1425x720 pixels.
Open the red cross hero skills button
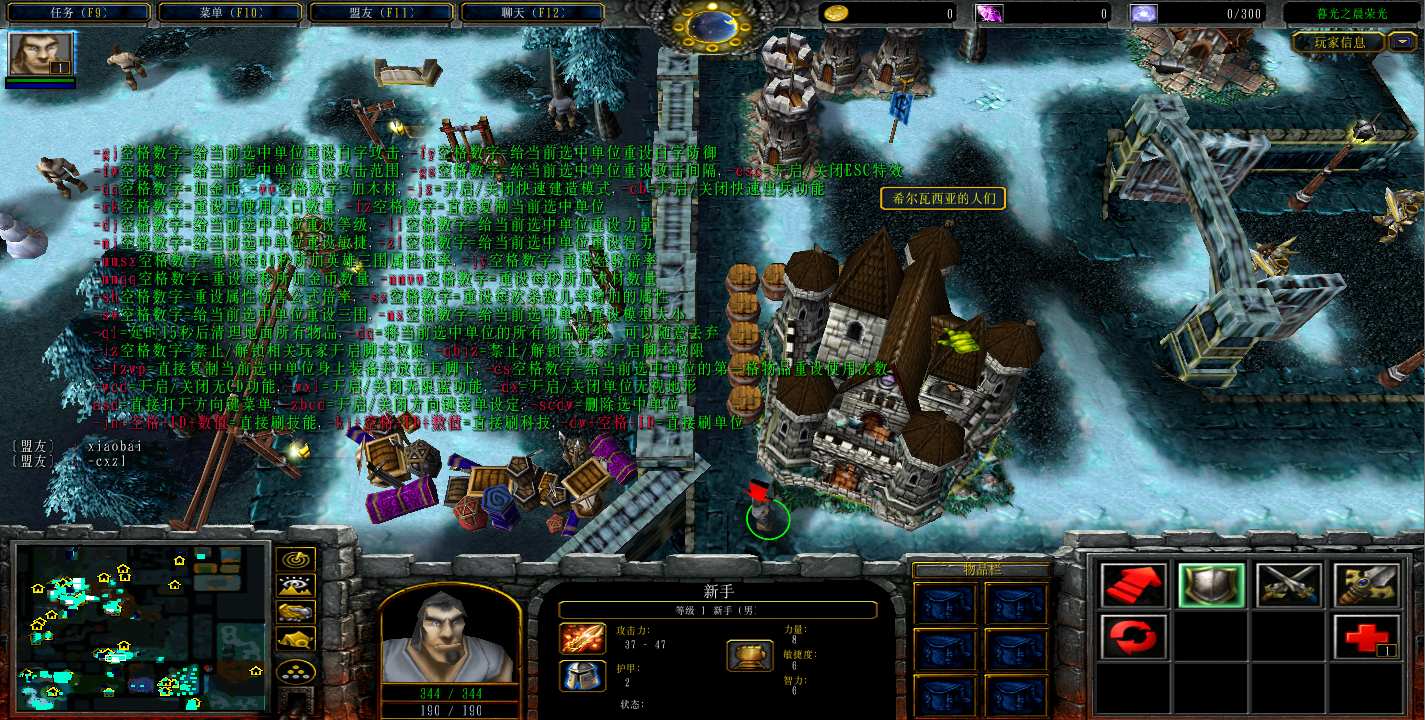tap(1365, 637)
